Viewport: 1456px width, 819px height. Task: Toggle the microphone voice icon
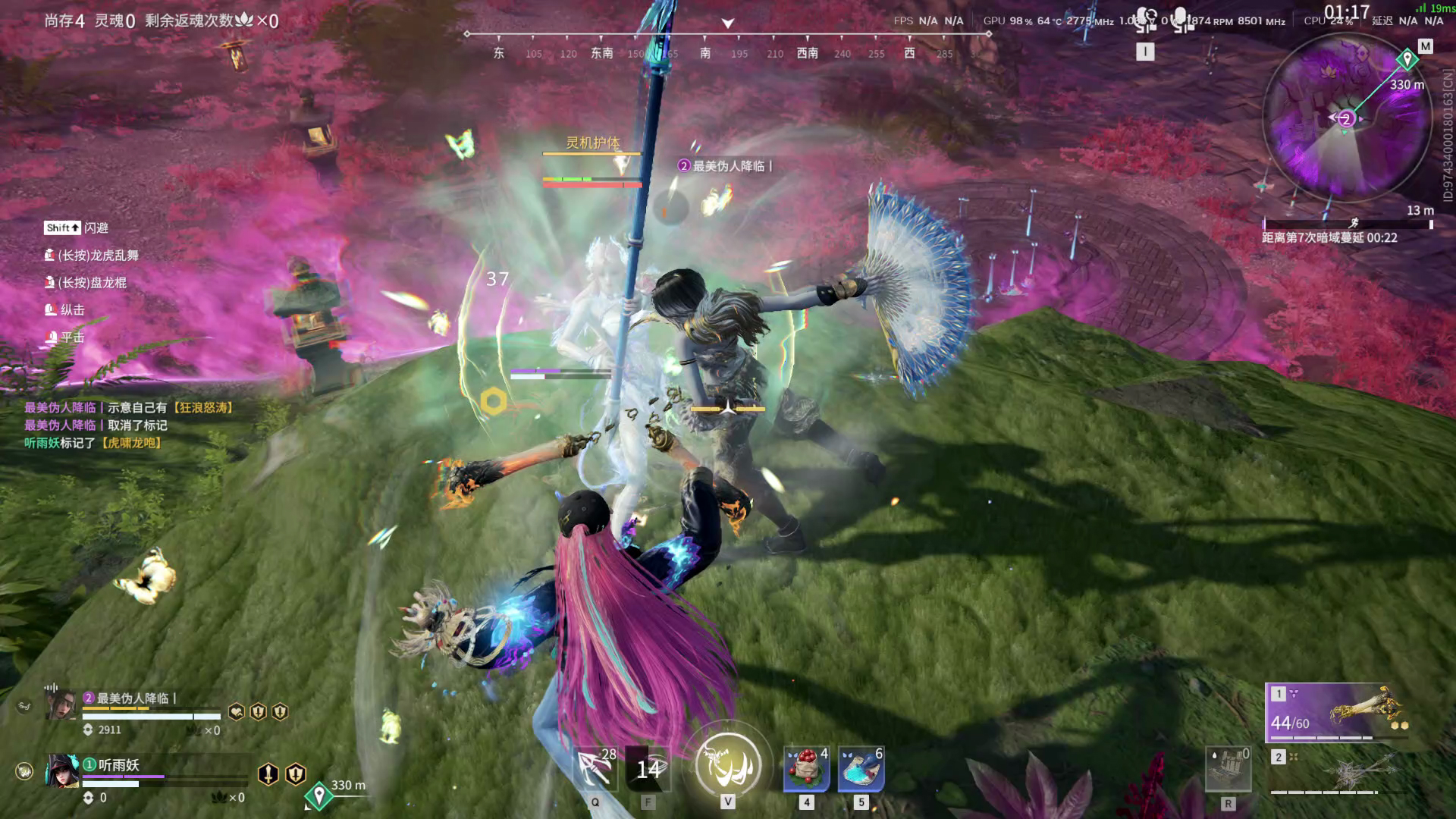pos(1180,20)
